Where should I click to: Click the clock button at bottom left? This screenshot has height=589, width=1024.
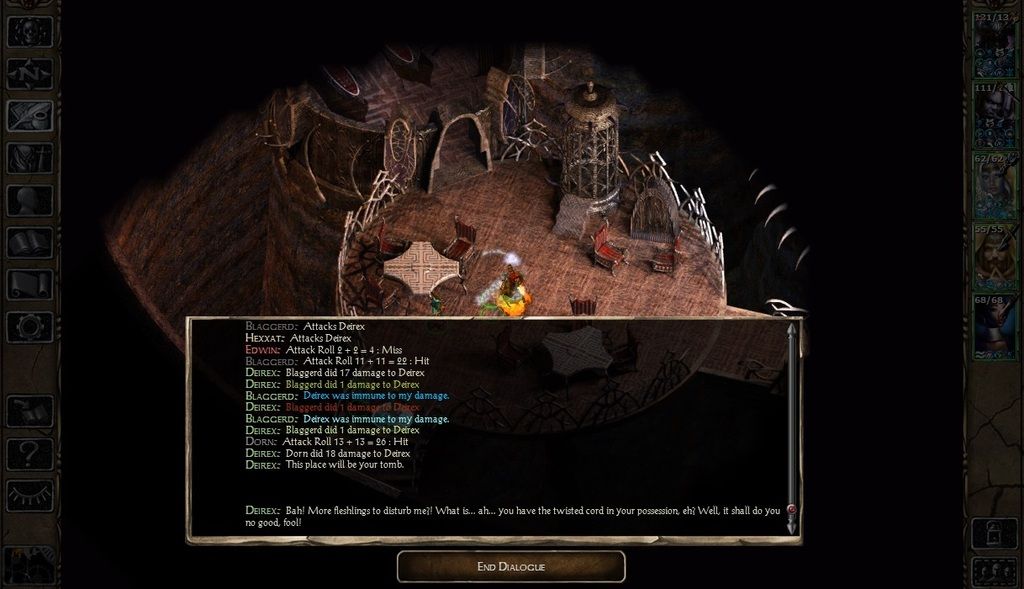point(28,567)
